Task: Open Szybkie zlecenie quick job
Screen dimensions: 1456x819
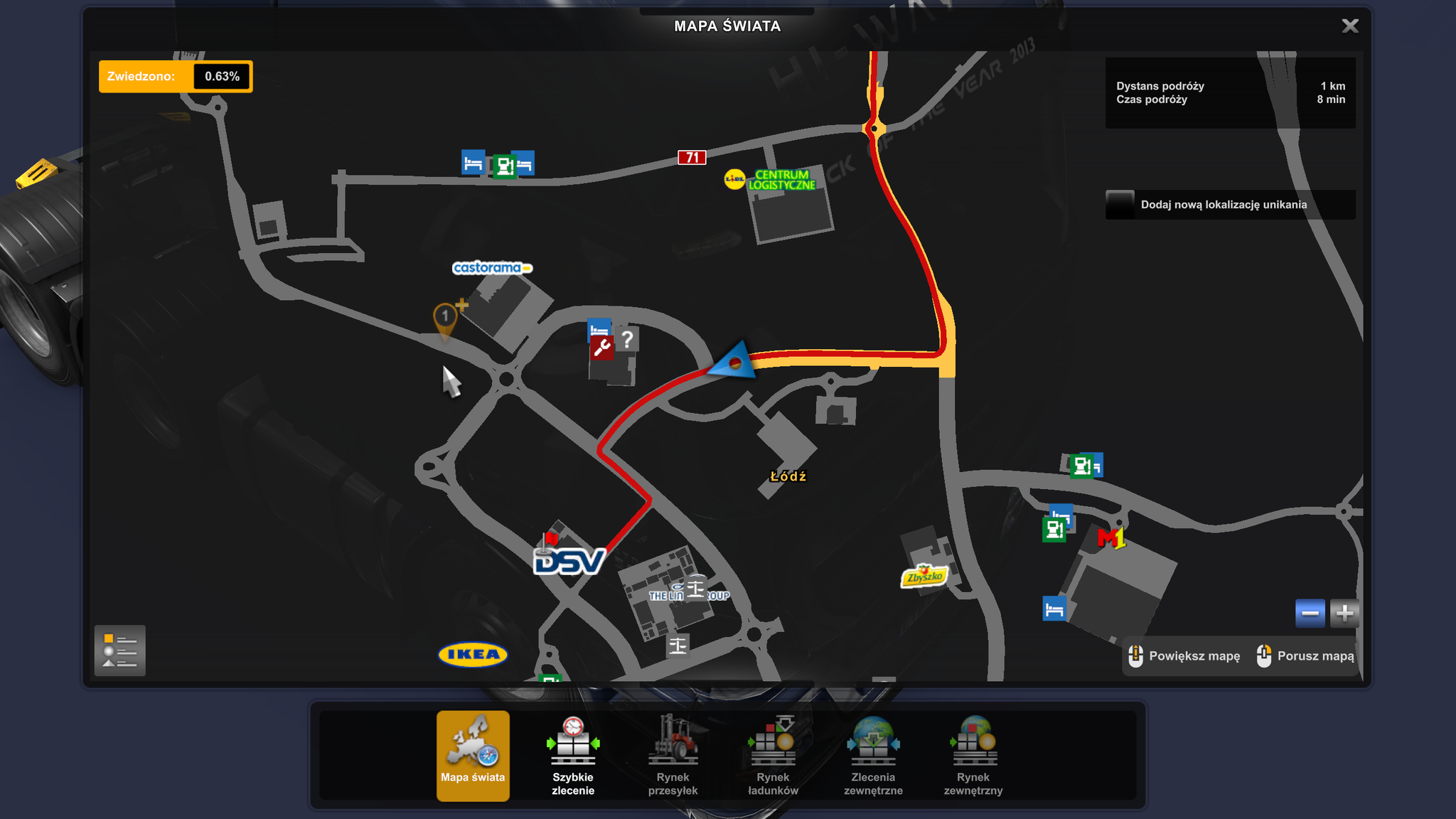Action: [573, 756]
